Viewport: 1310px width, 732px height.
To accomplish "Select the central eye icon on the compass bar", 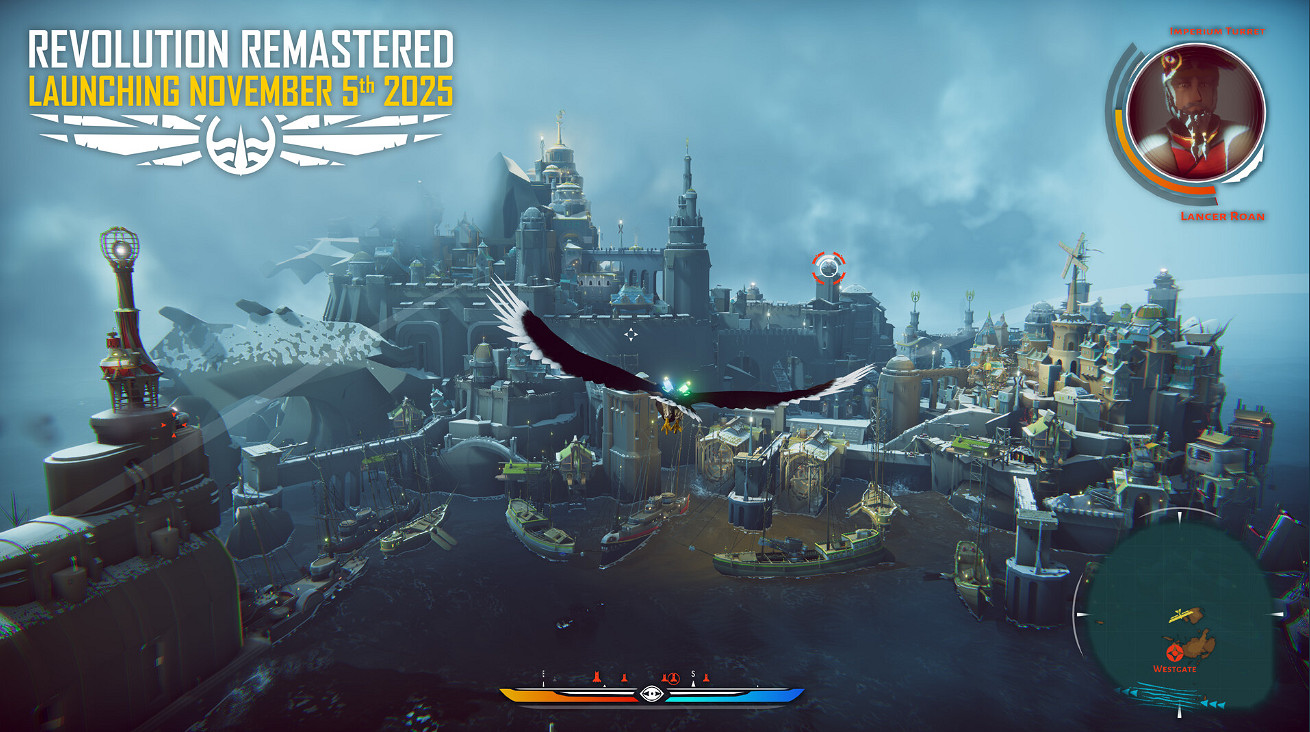I will 651,693.
